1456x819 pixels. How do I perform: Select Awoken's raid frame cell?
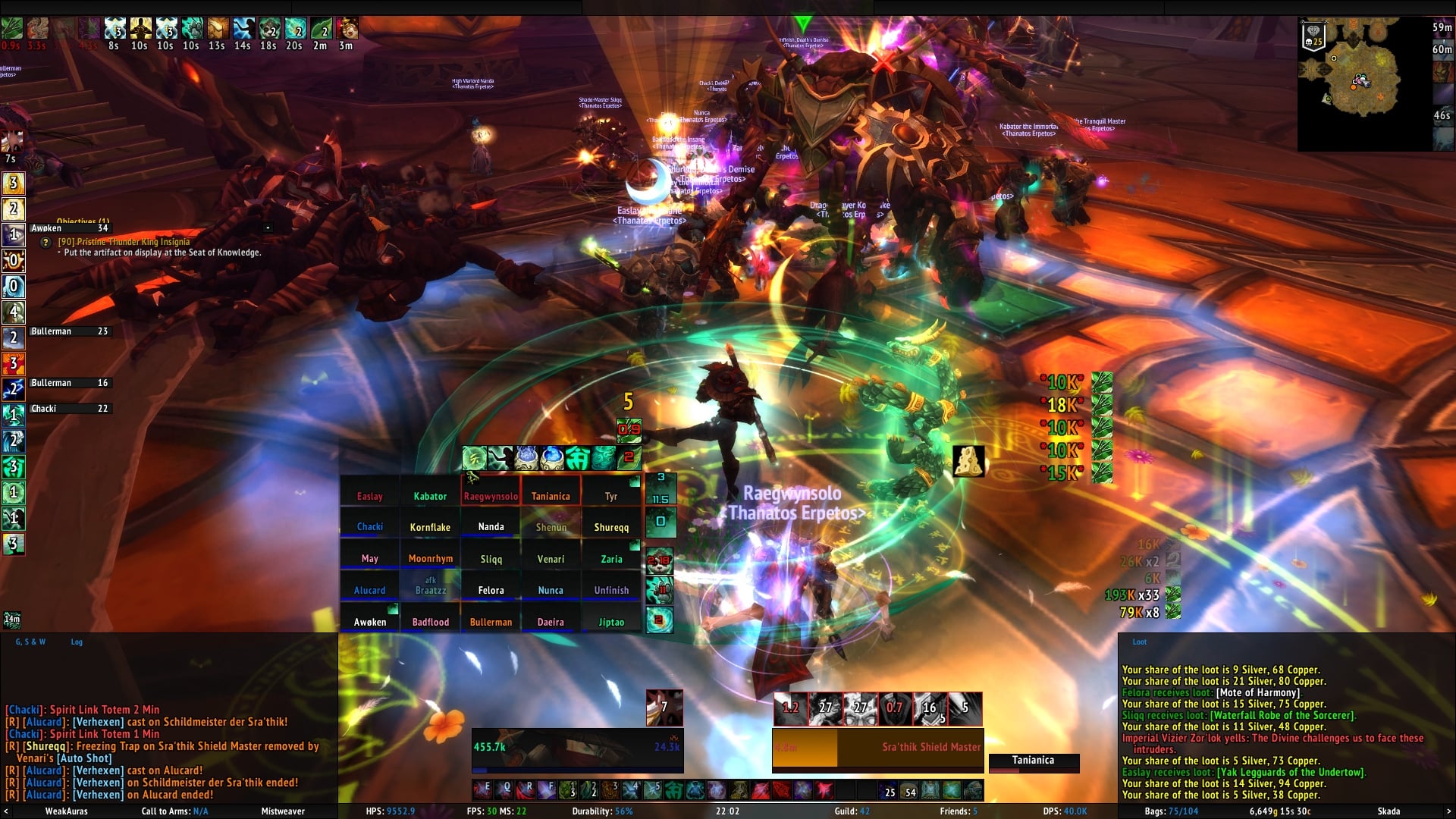click(370, 621)
